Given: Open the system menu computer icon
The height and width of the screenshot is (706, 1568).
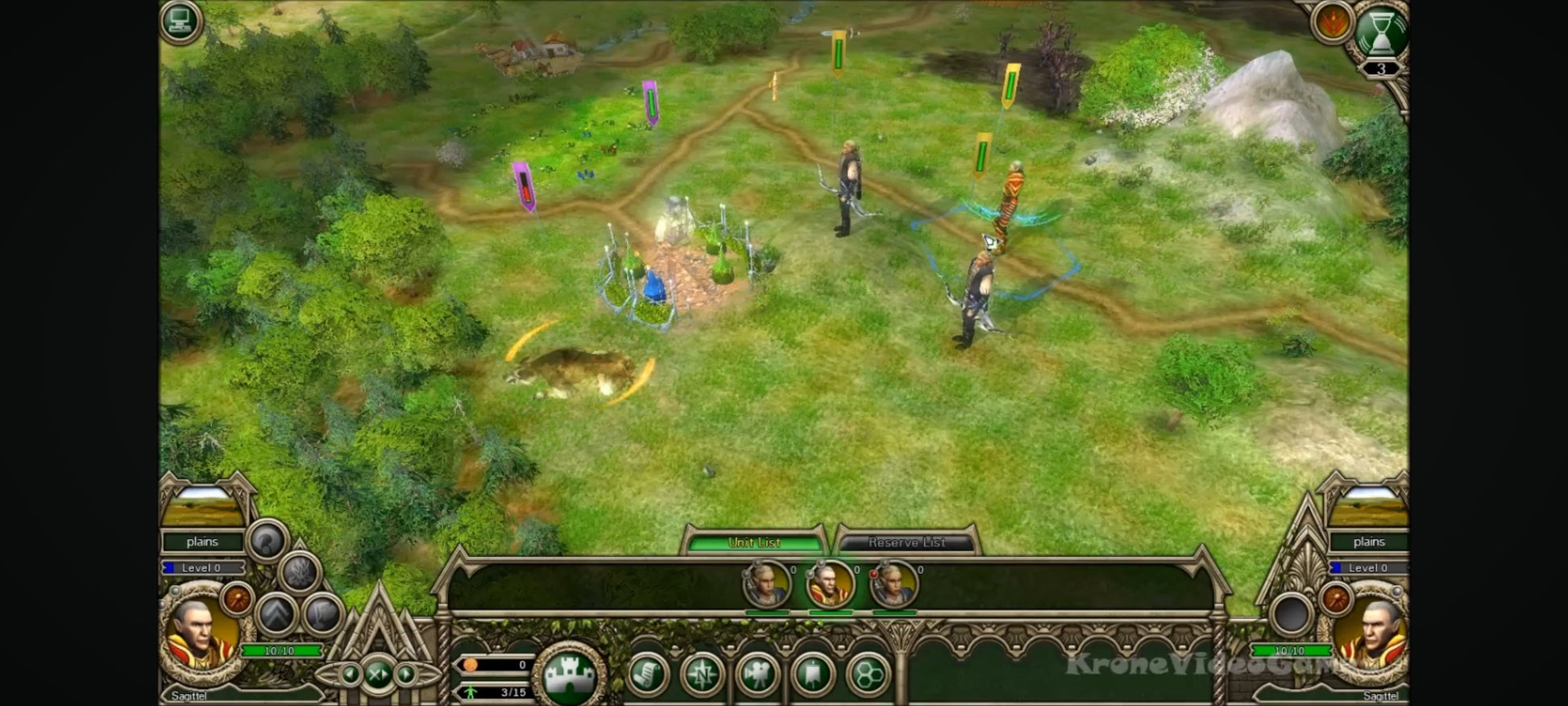Looking at the screenshot, I should (180, 21).
